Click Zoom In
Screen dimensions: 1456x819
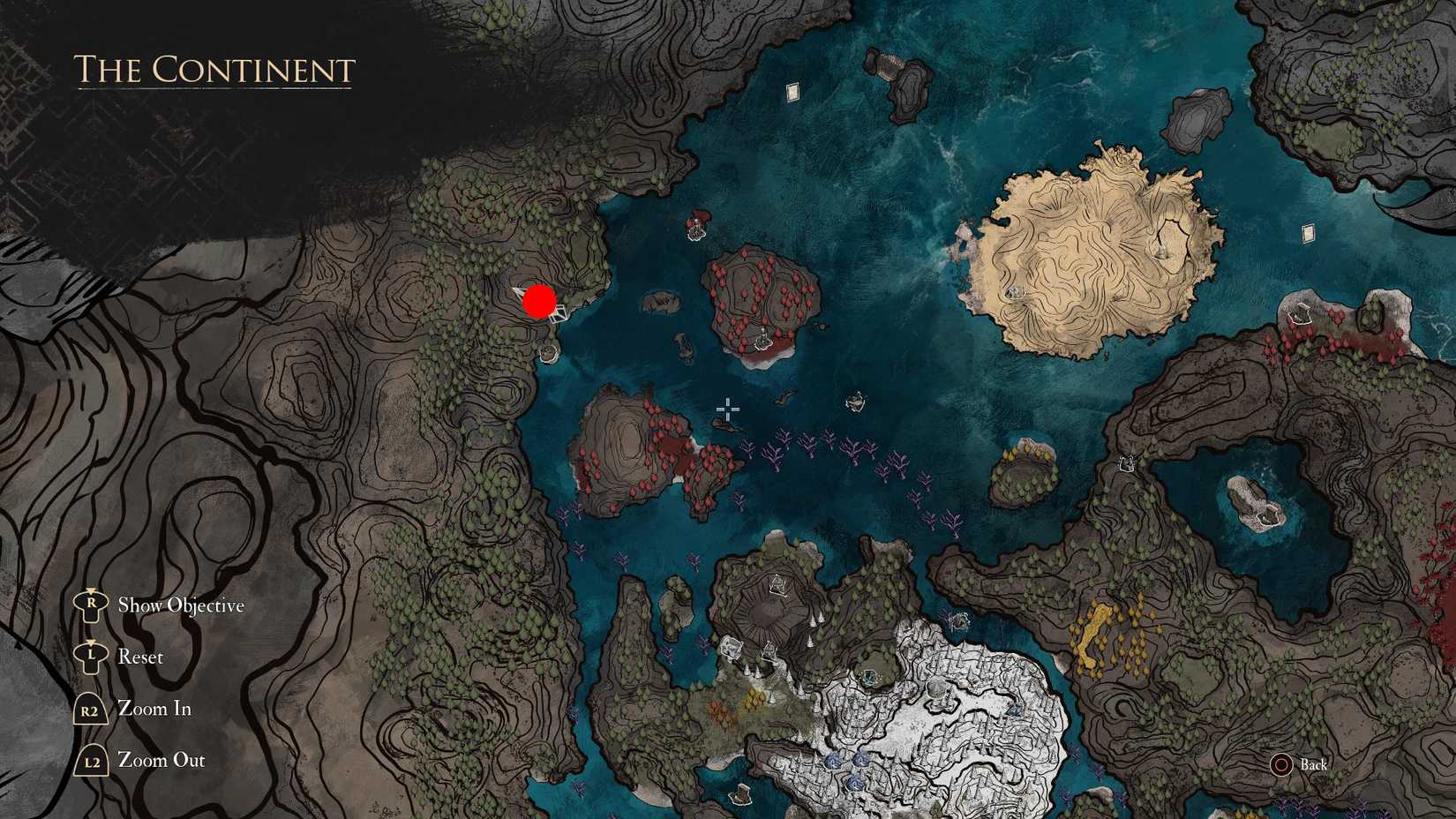155,708
